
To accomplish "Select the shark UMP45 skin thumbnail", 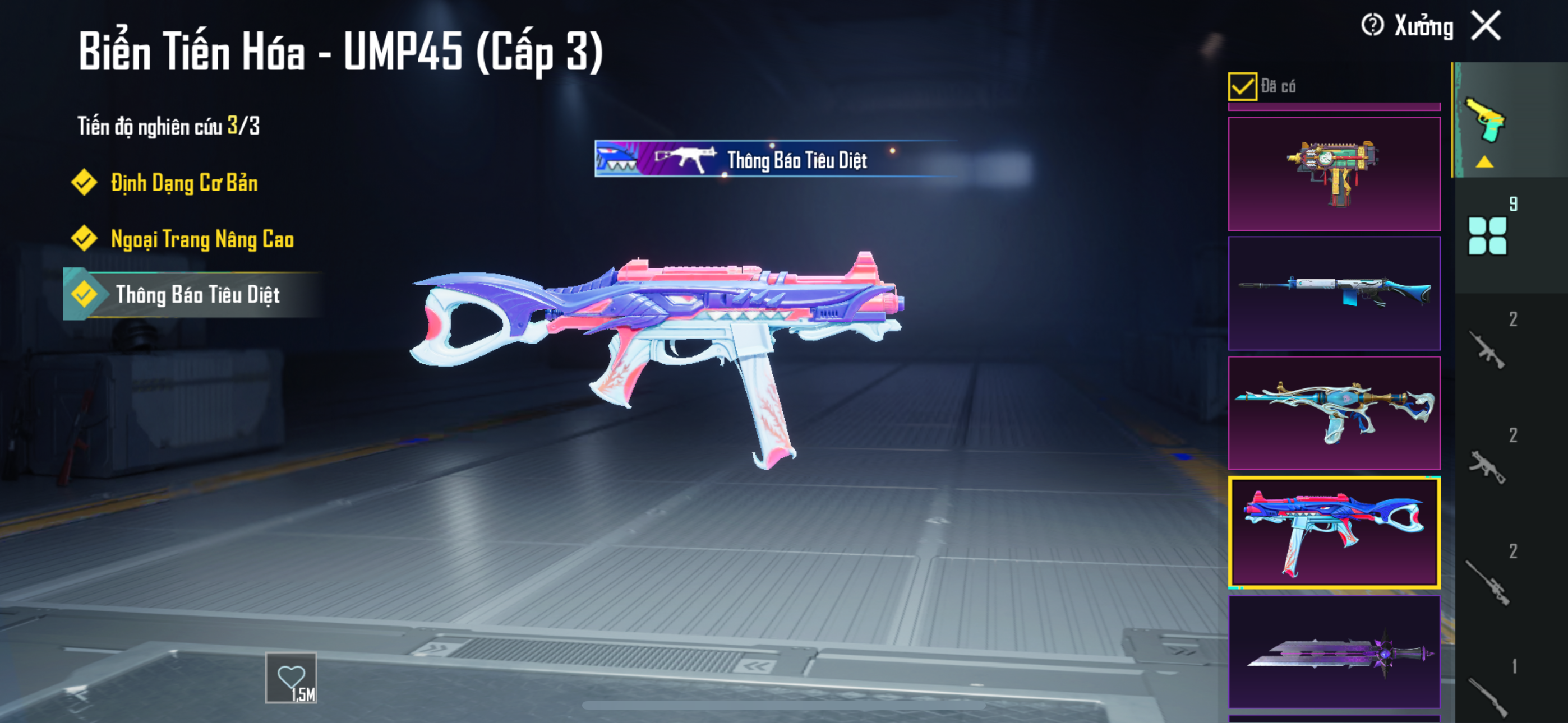I will 1334,532.
